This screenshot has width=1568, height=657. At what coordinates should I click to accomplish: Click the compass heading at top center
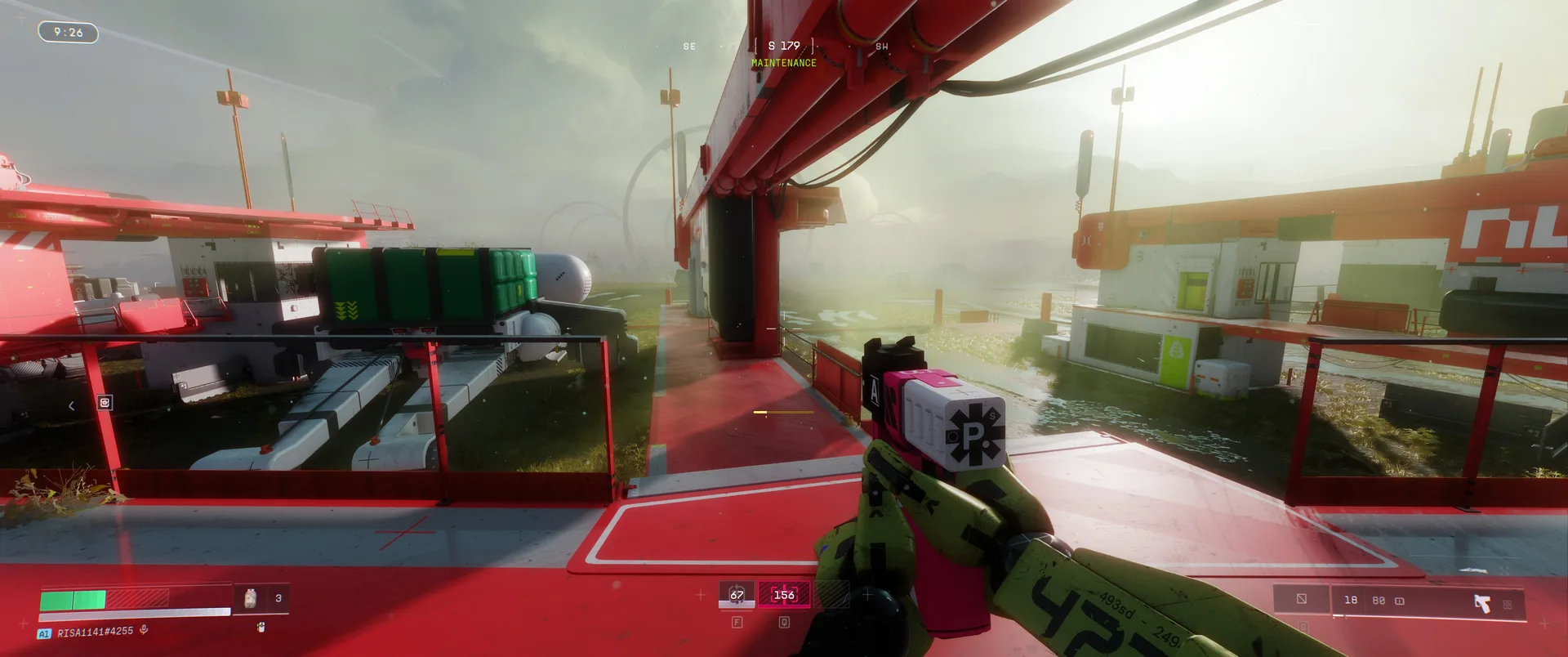coord(784,46)
